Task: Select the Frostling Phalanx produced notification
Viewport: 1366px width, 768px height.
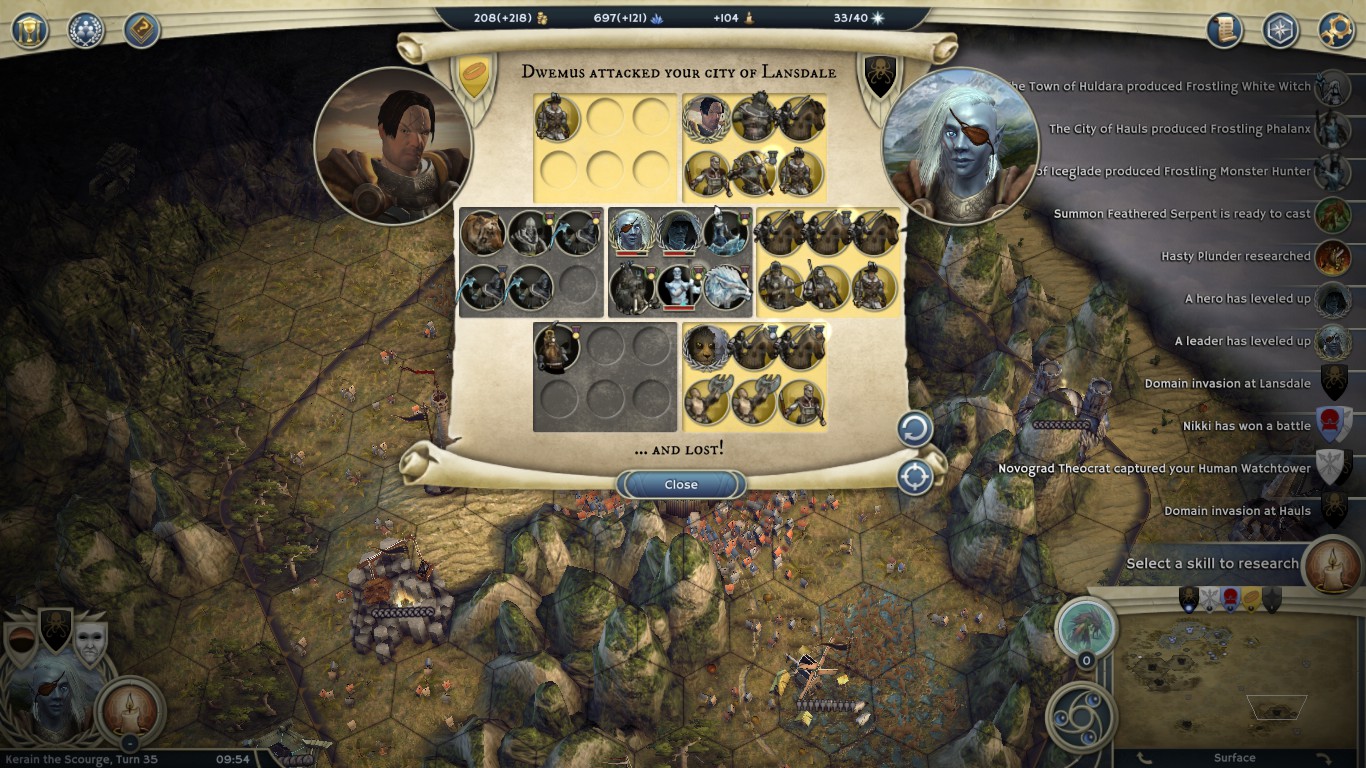Action: [x=1332, y=129]
